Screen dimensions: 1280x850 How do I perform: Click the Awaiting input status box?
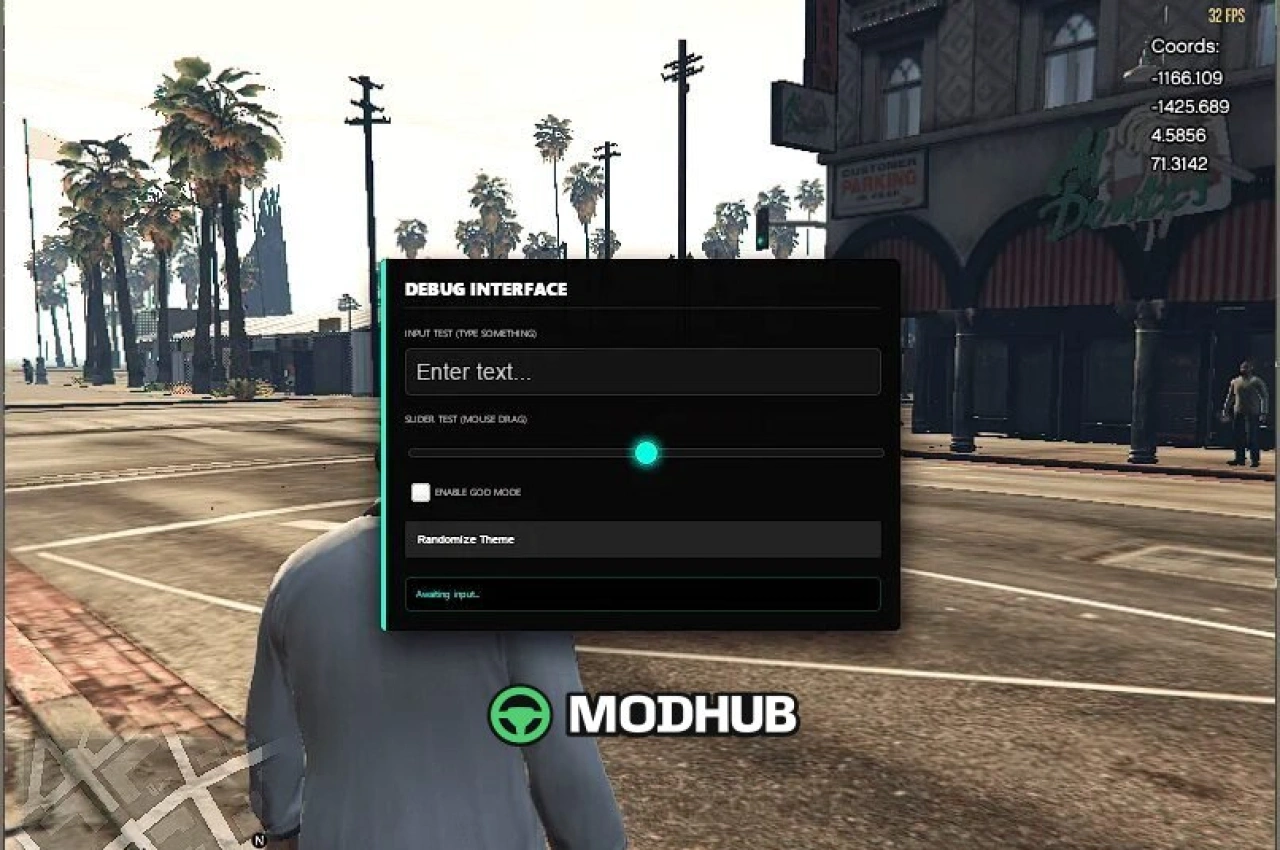[643, 593]
